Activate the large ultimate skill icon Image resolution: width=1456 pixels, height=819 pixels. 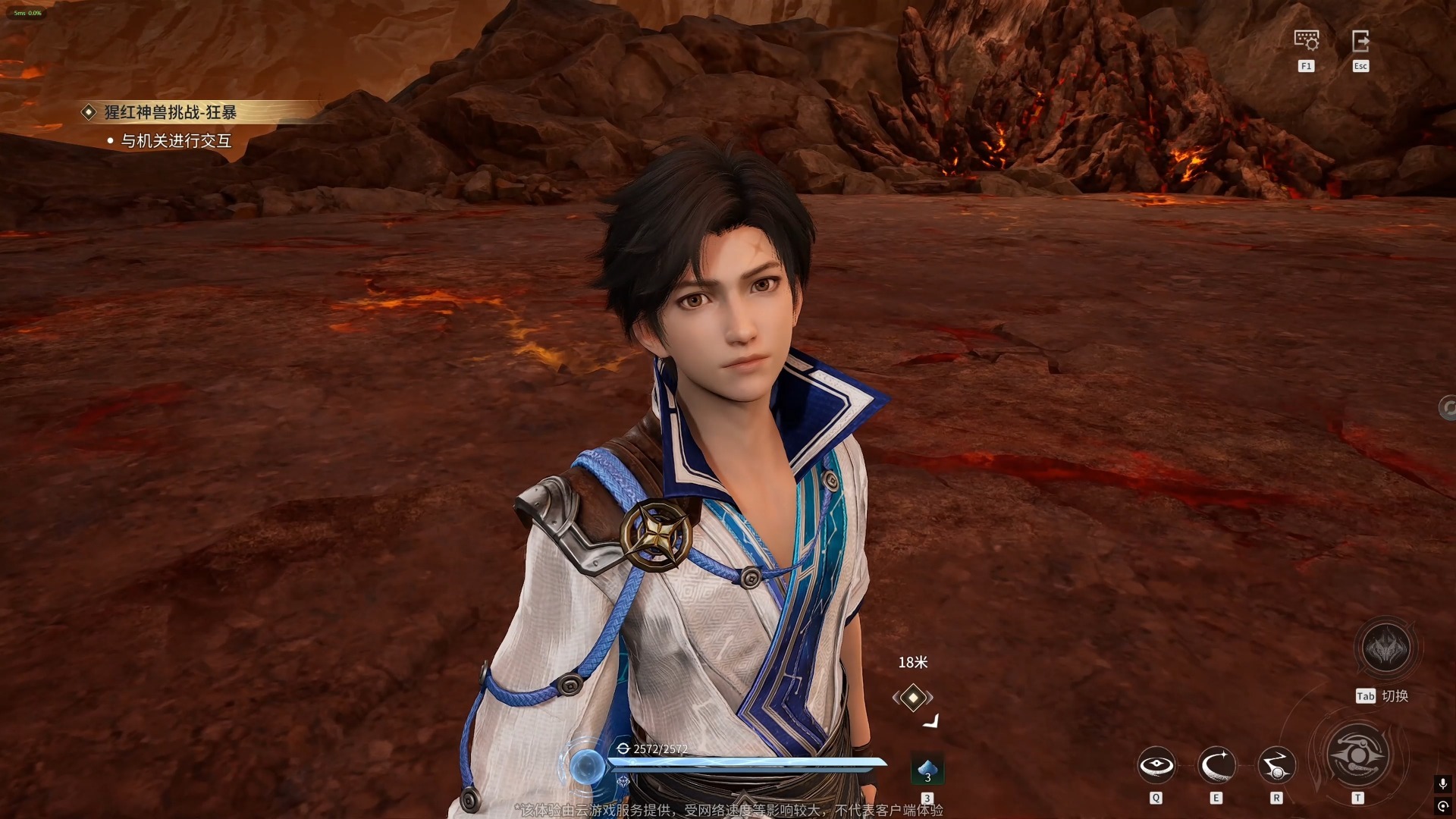[x=1357, y=755]
